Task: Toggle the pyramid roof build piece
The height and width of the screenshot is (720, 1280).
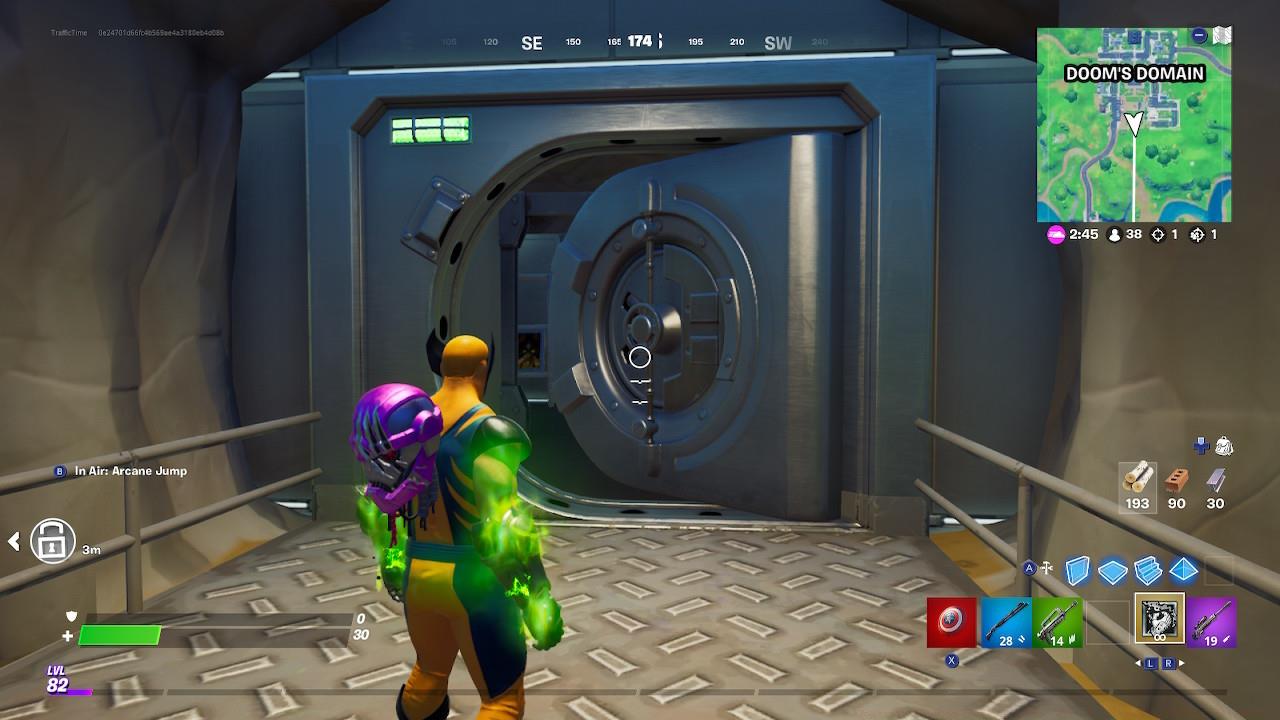Action: point(1182,570)
